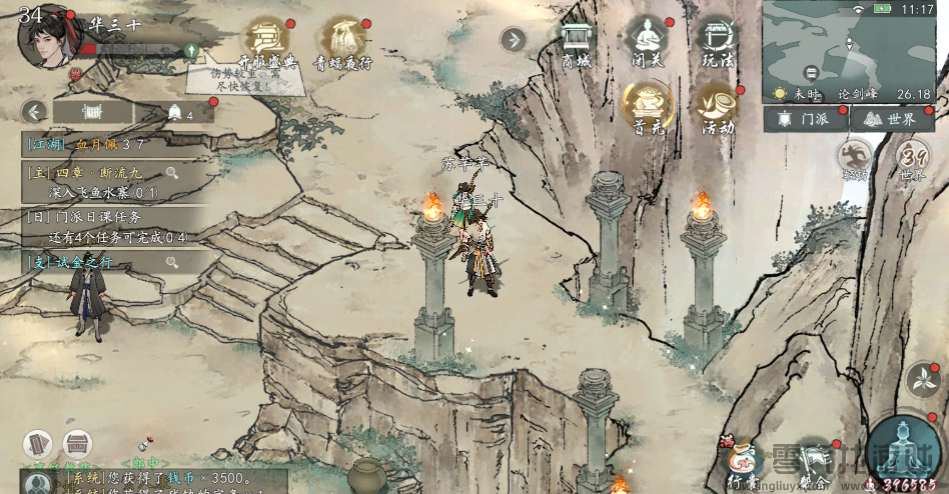Open the player portrait character sheet
Screen dimensions: 949x494
point(47,37)
